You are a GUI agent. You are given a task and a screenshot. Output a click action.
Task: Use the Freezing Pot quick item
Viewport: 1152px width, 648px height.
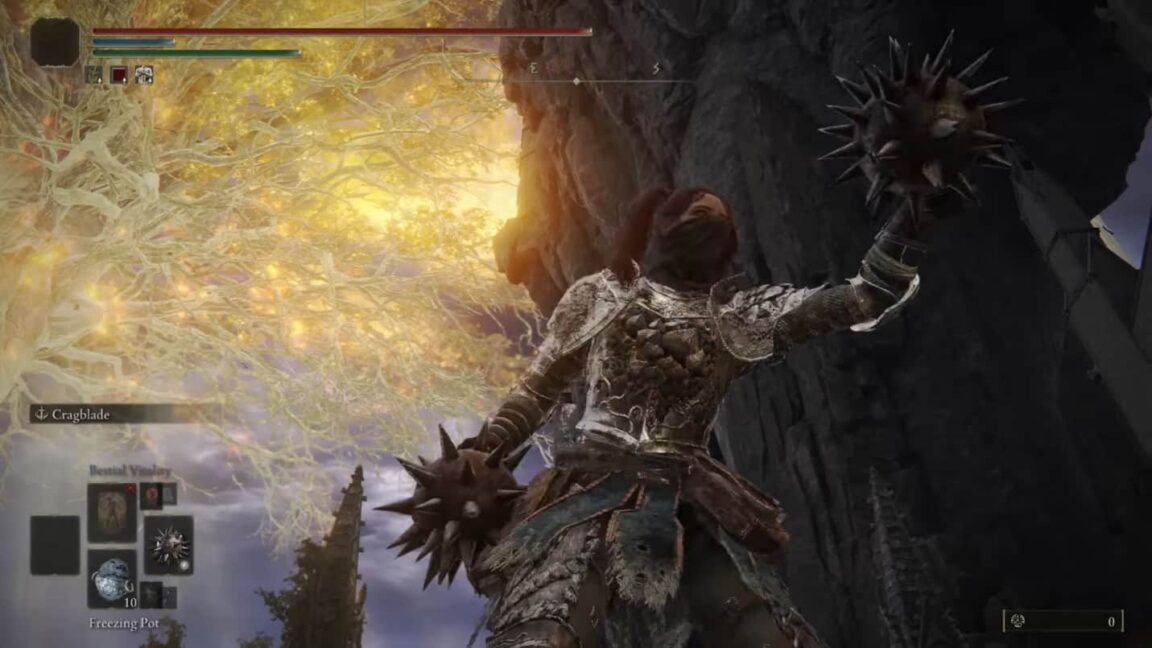click(112, 577)
